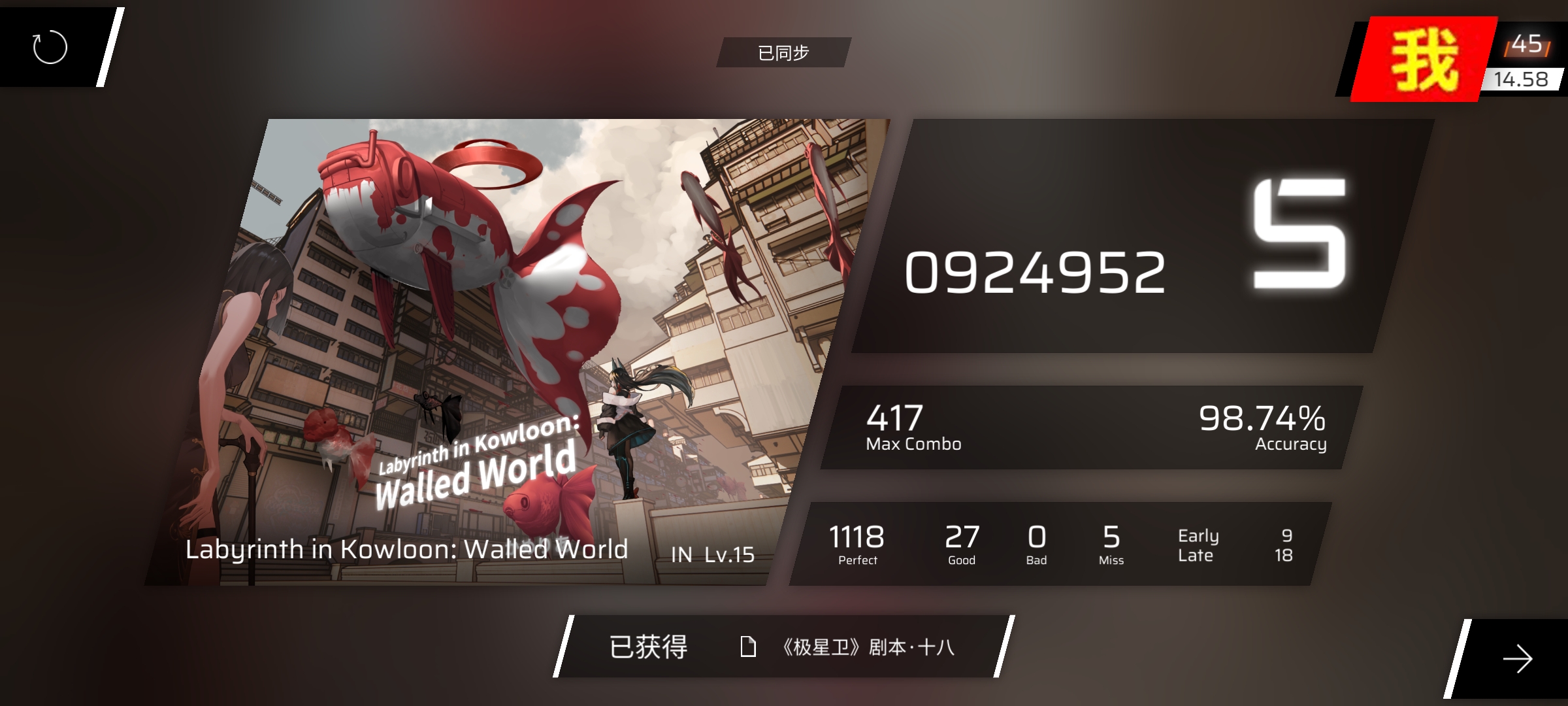Image resolution: width=1568 pixels, height=706 pixels.
Task: Open the player profile avatar
Action: 1424,60
